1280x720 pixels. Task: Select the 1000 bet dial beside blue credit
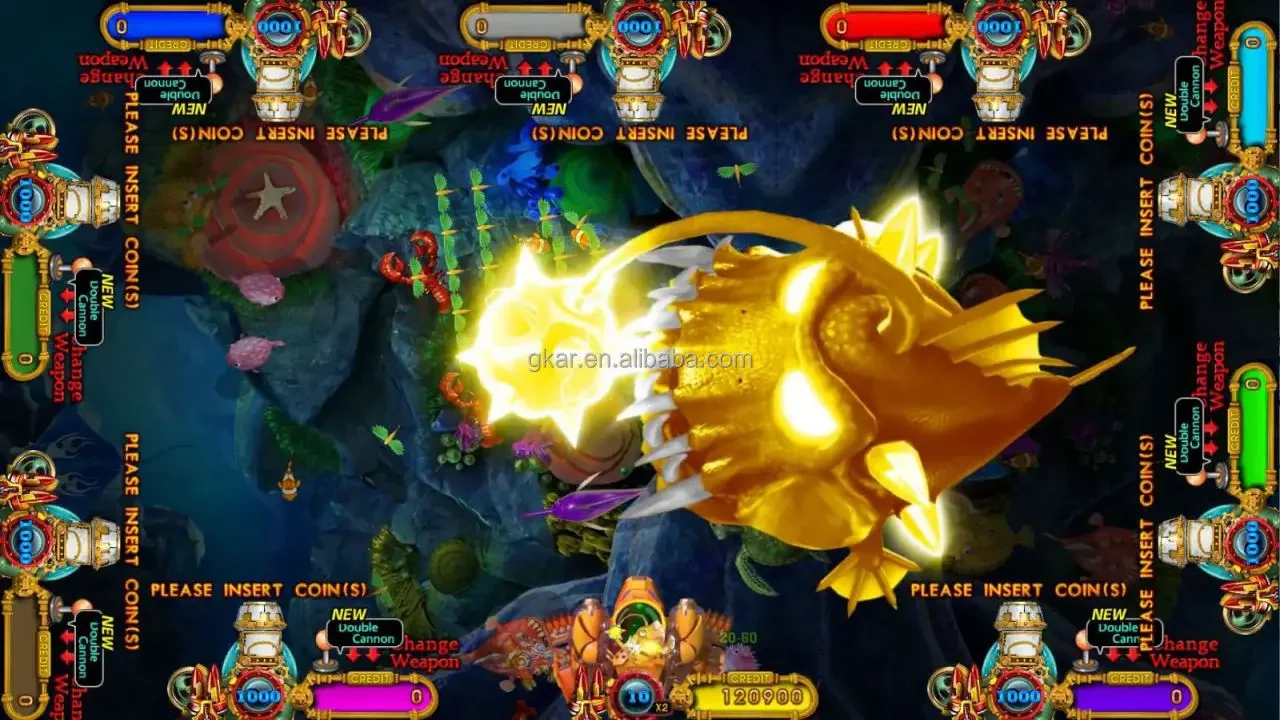280,27
